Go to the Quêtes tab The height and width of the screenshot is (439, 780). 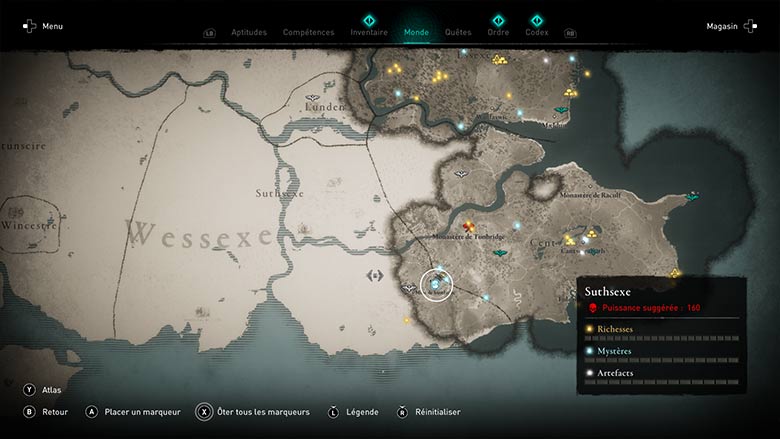[x=458, y=32]
